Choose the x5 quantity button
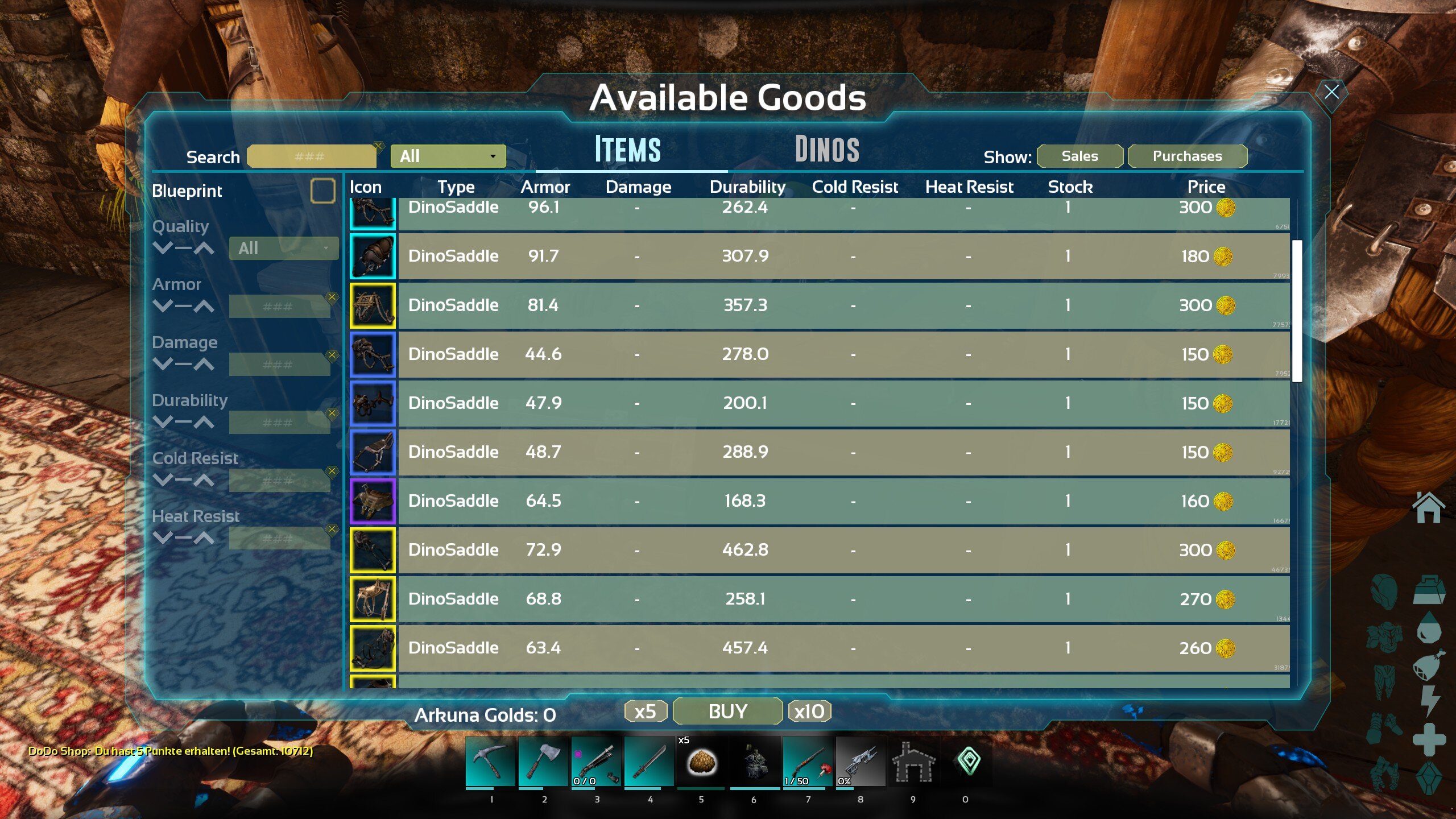The image size is (1456, 819). (645, 712)
